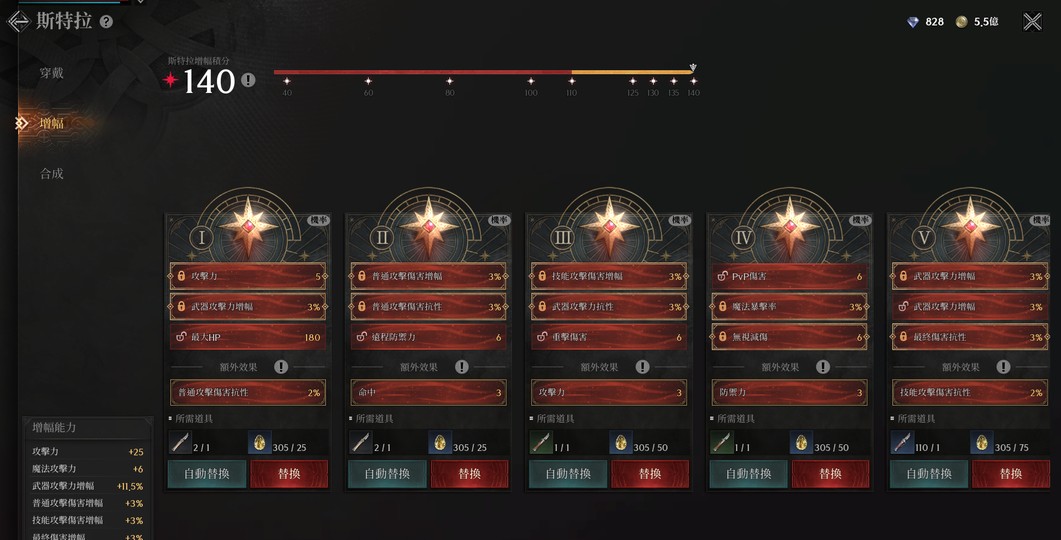Screen dimensions: 1061x540
Task: Open the help icon beside the 斯特拉 title
Action: tap(107, 21)
